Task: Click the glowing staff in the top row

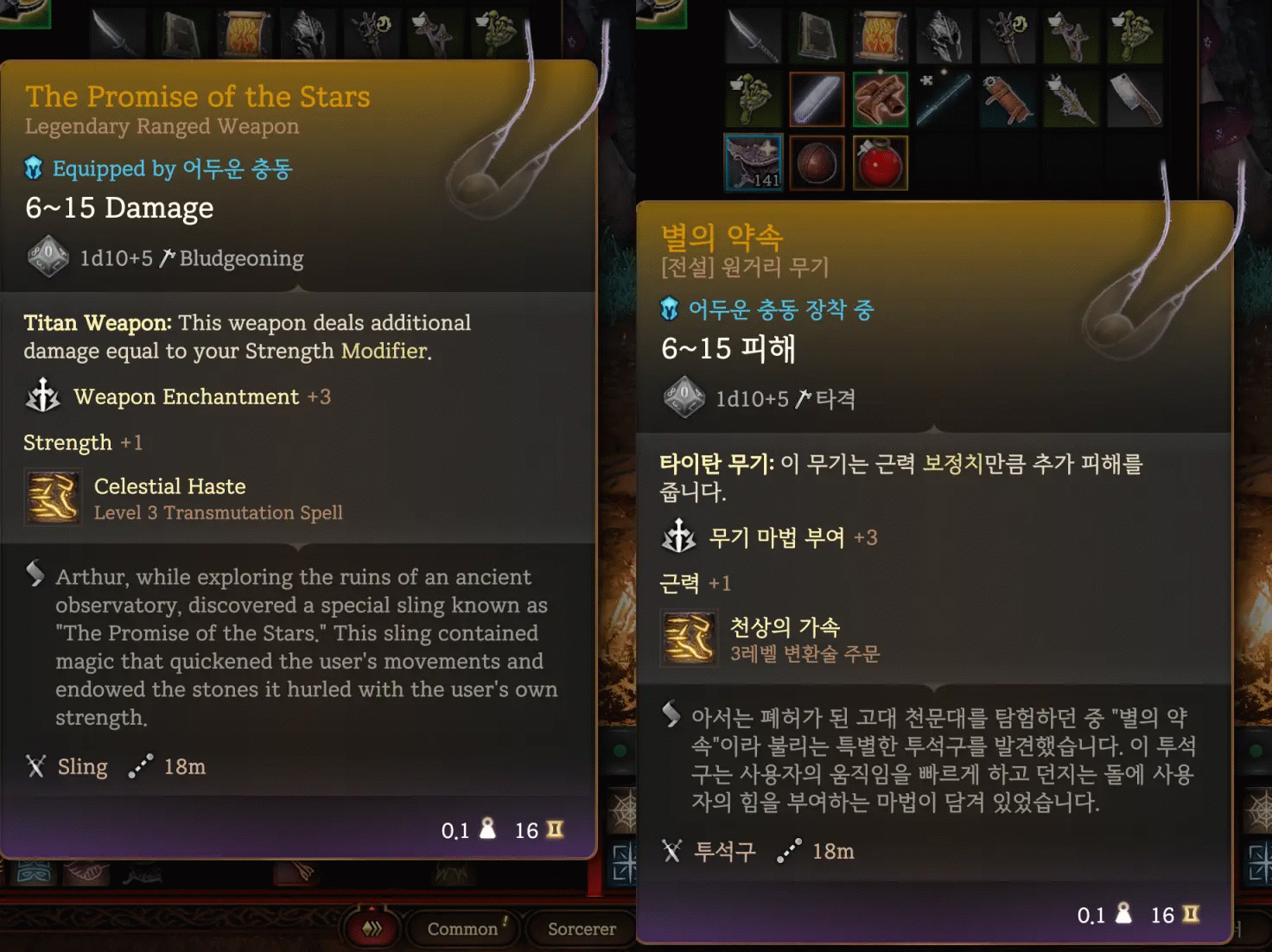Action: [1008, 36]
